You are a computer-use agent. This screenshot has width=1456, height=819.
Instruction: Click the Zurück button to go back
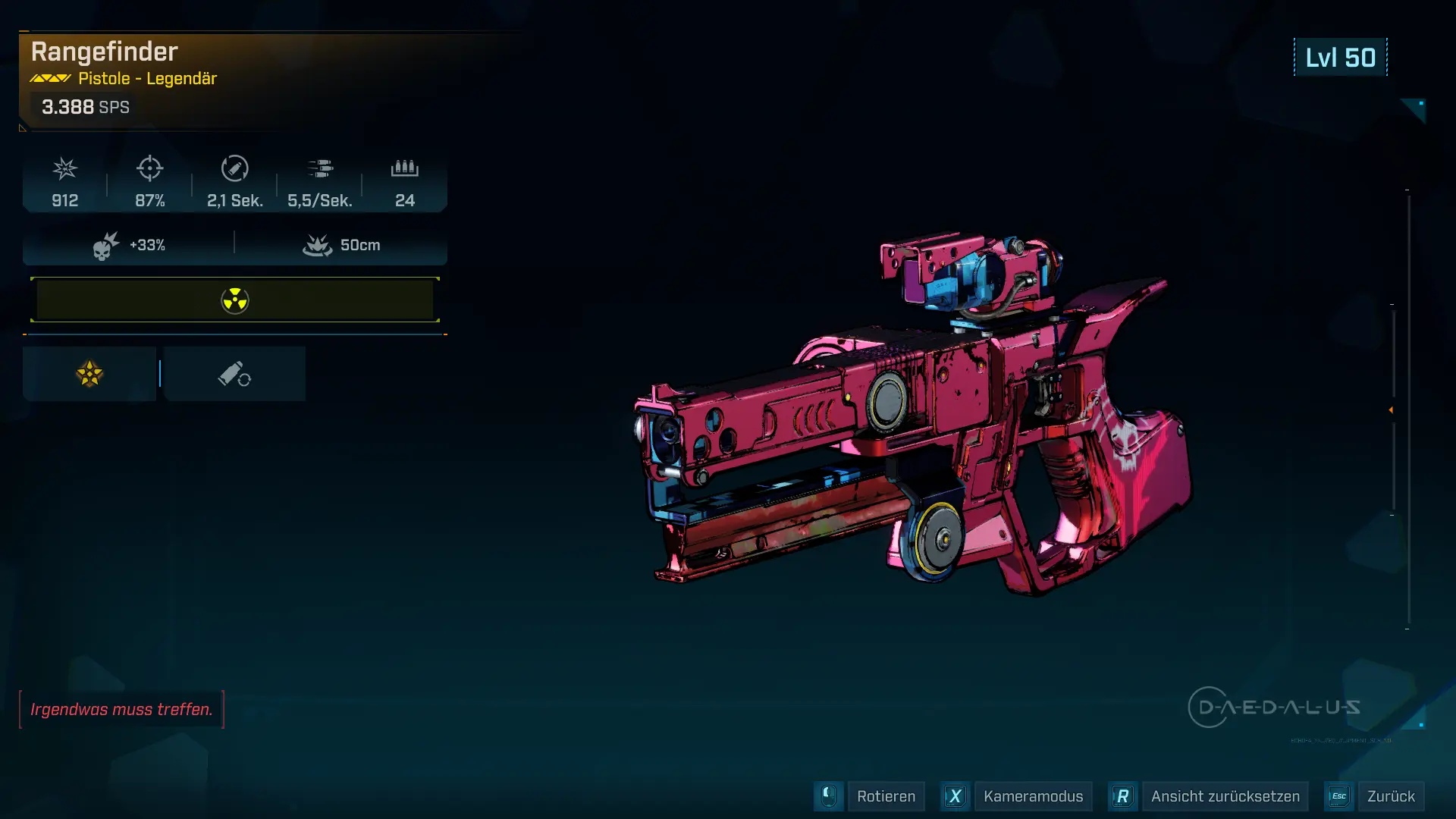(x=1390, y=796)
